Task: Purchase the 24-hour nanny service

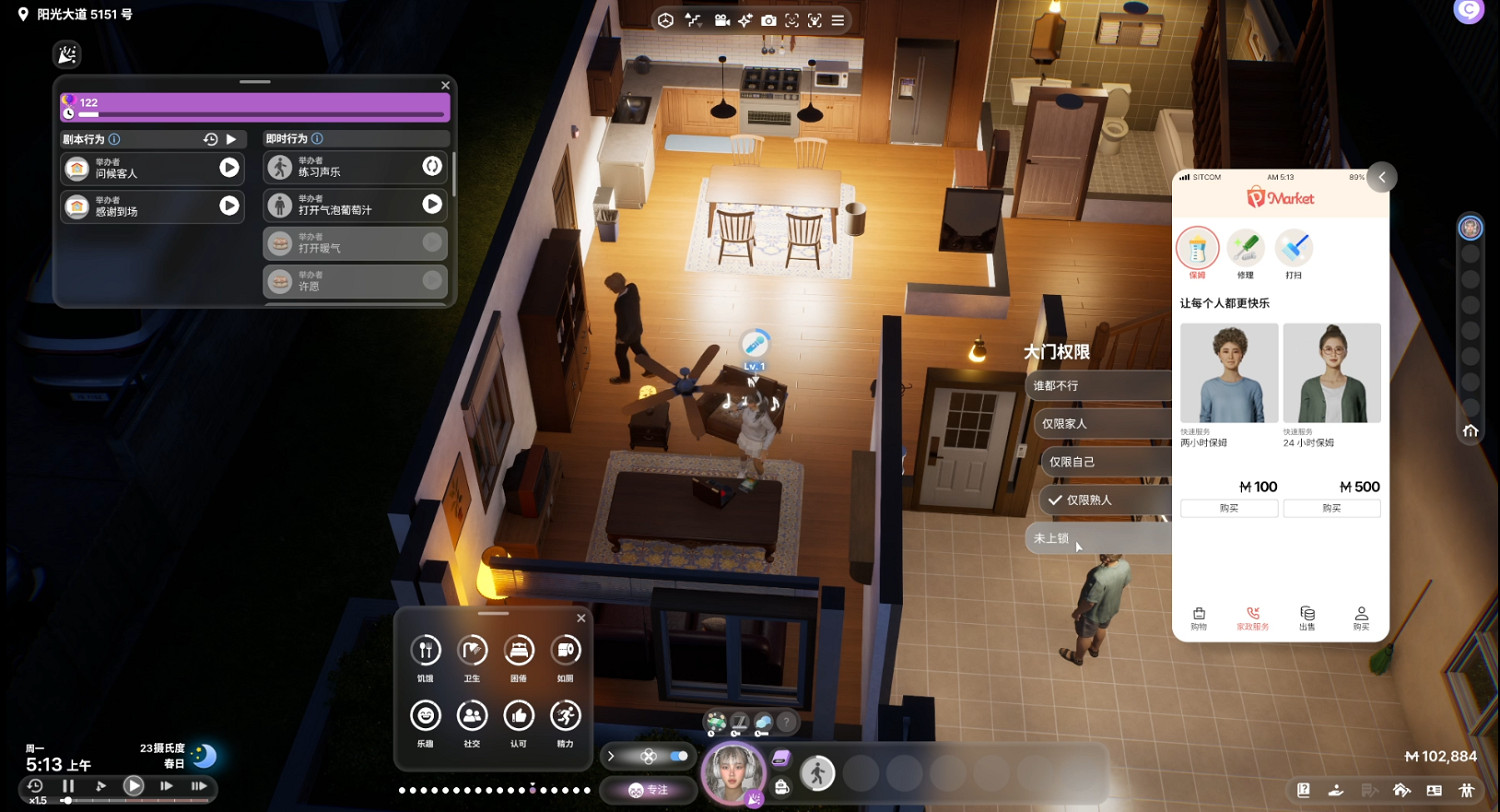Action: [x=1331, y=508]
